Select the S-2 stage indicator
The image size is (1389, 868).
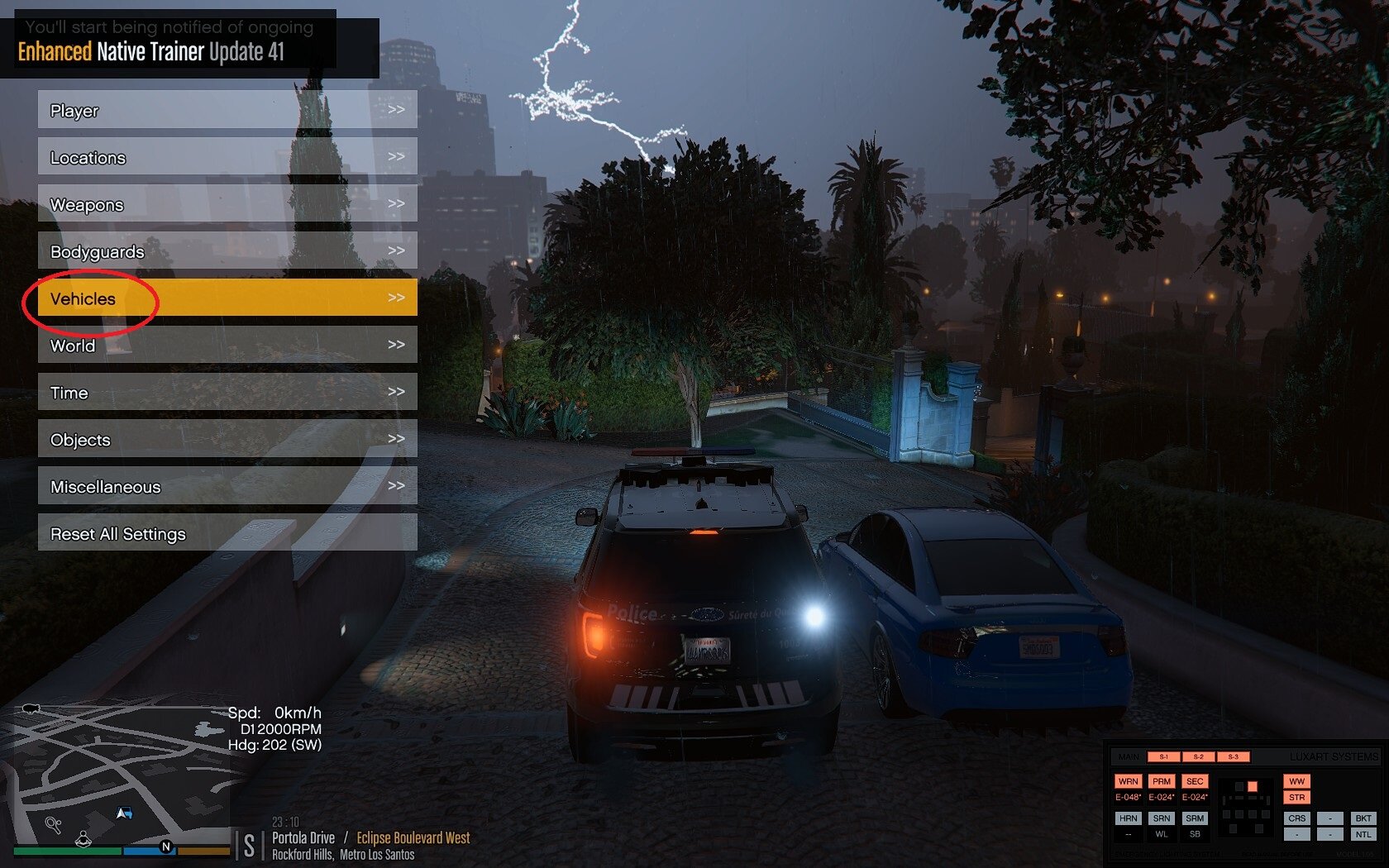(x=1198, y=756)
